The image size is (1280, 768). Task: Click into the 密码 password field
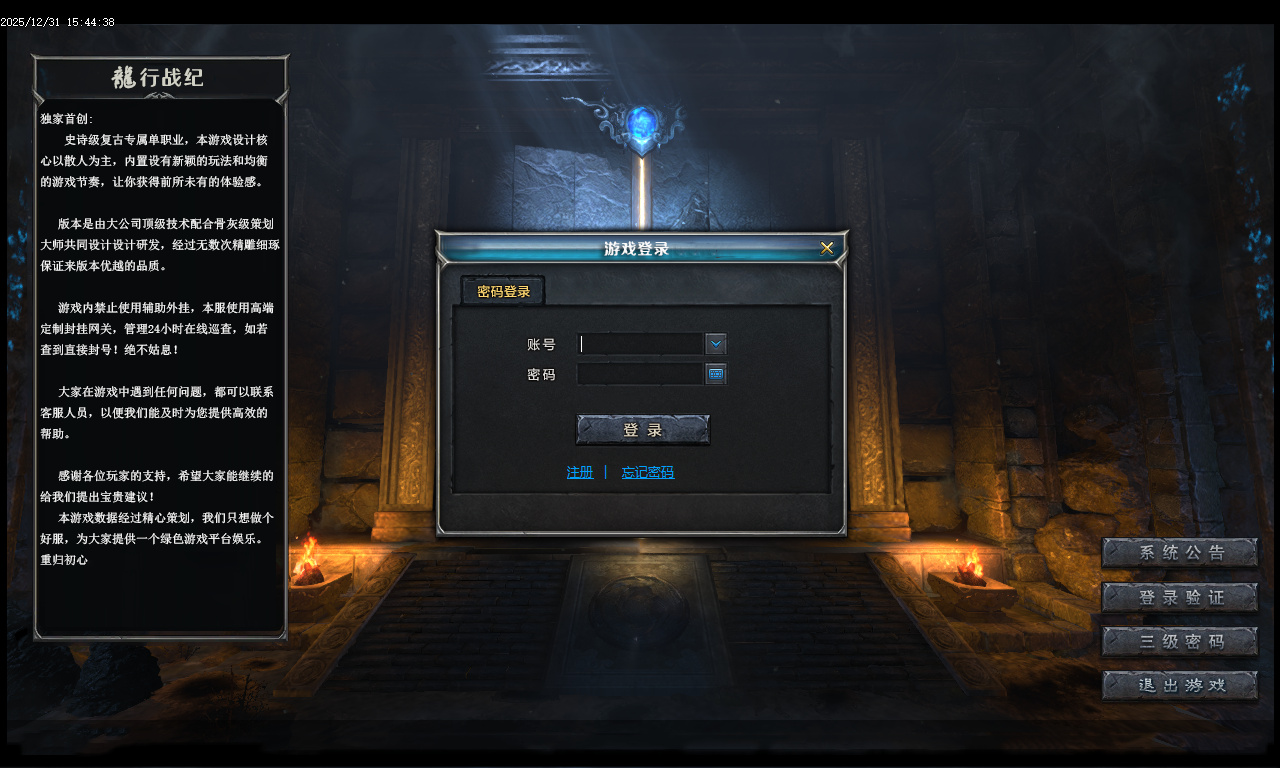point(641,374)
